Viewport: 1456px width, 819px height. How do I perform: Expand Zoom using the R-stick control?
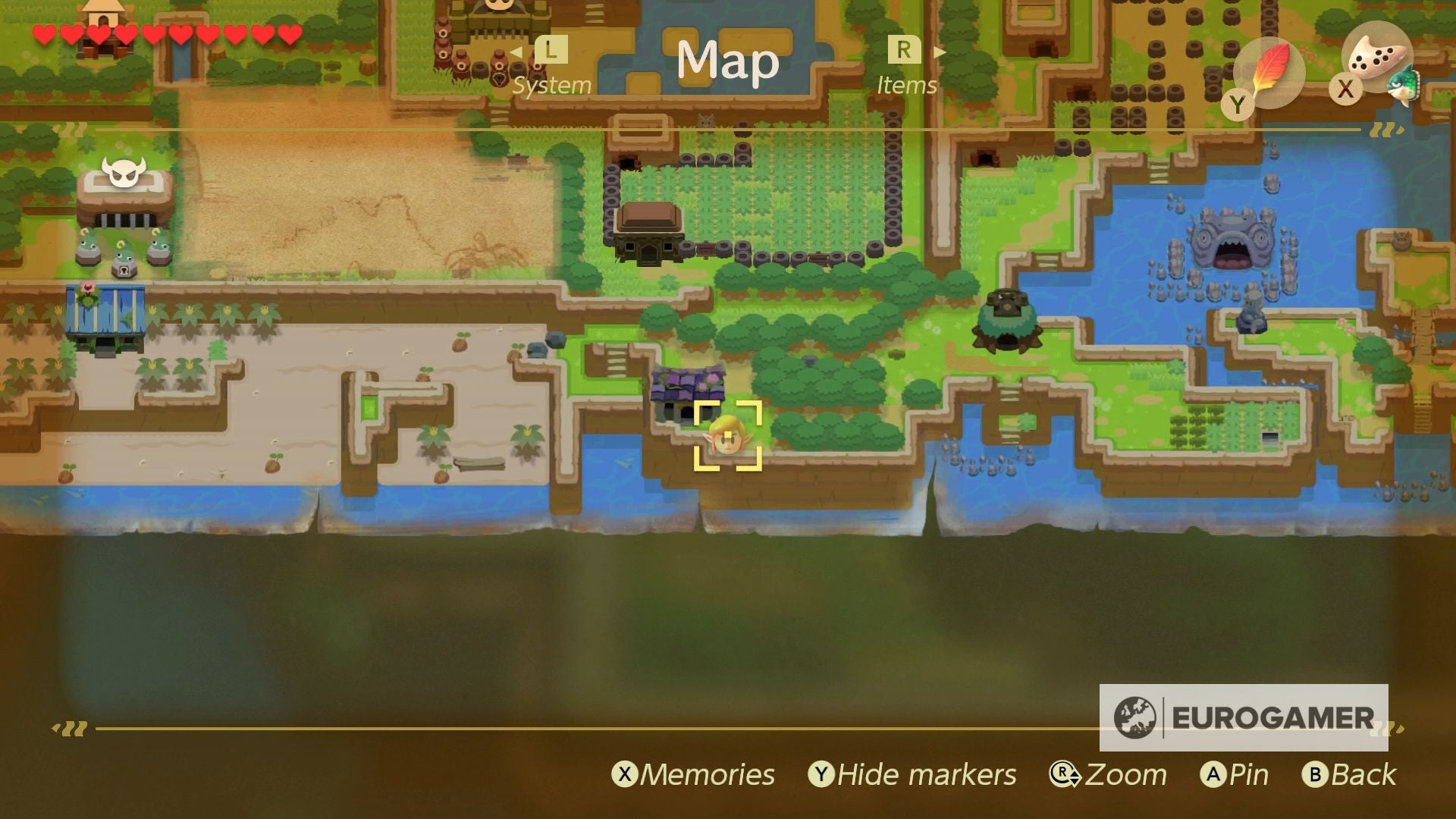click(1110, 774)
